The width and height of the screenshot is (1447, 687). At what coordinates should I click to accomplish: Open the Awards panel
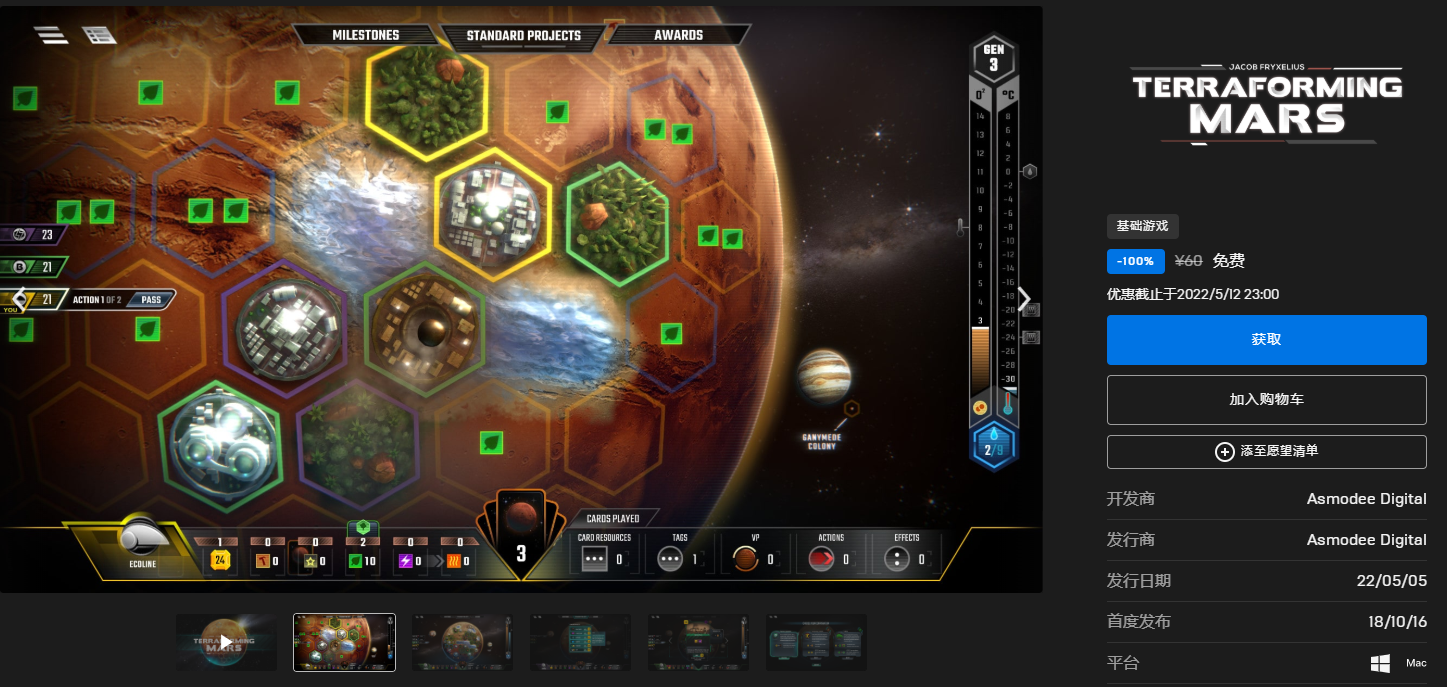tap(678, 35)
